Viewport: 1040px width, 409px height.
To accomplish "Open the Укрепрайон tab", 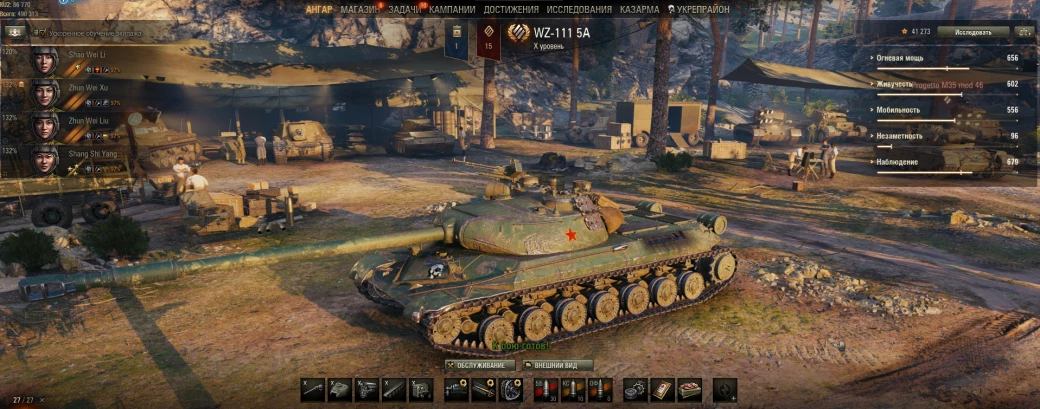I will click(x=701, y=9).
